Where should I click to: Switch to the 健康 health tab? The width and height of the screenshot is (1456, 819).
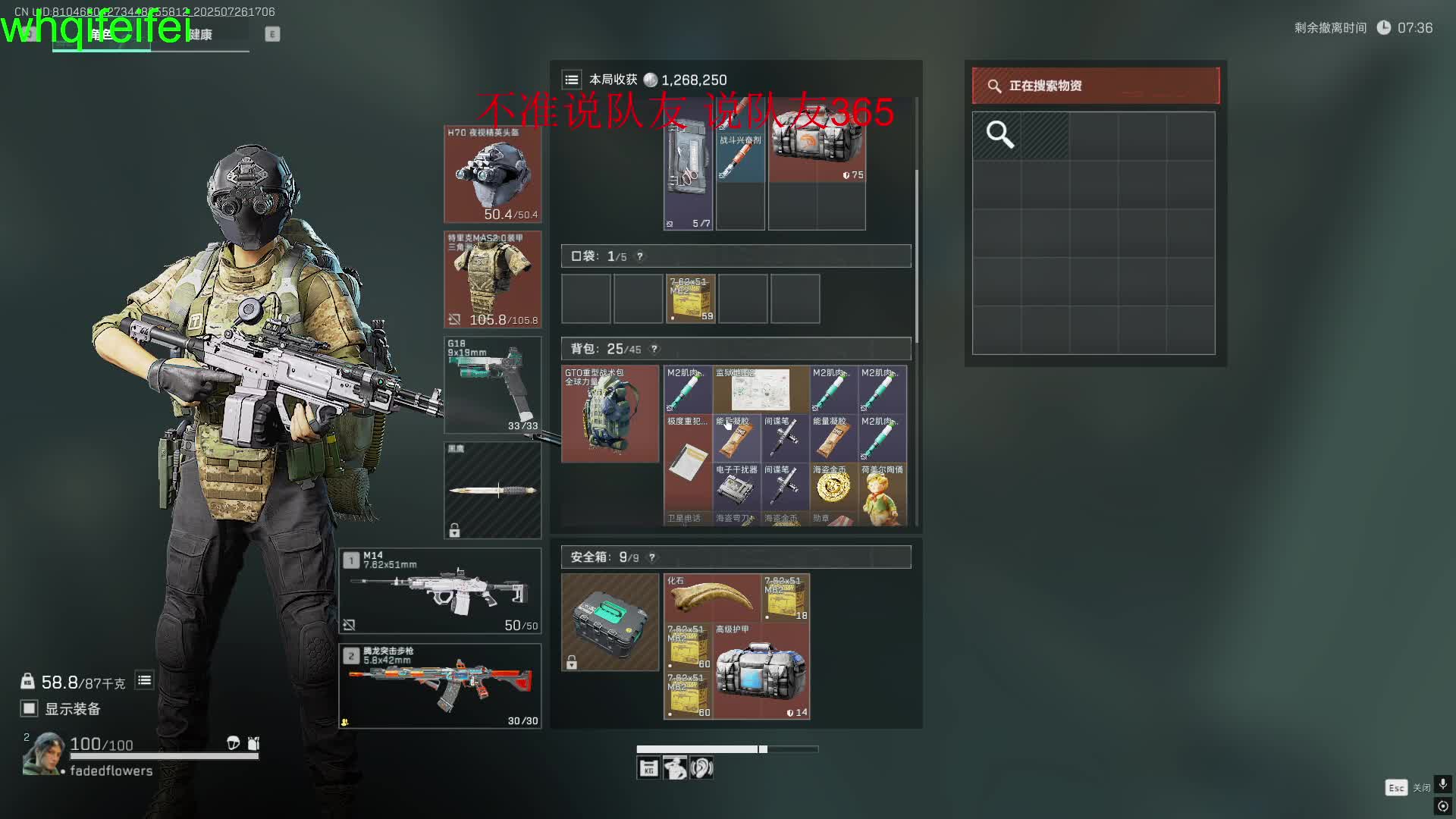click(200, 35)
